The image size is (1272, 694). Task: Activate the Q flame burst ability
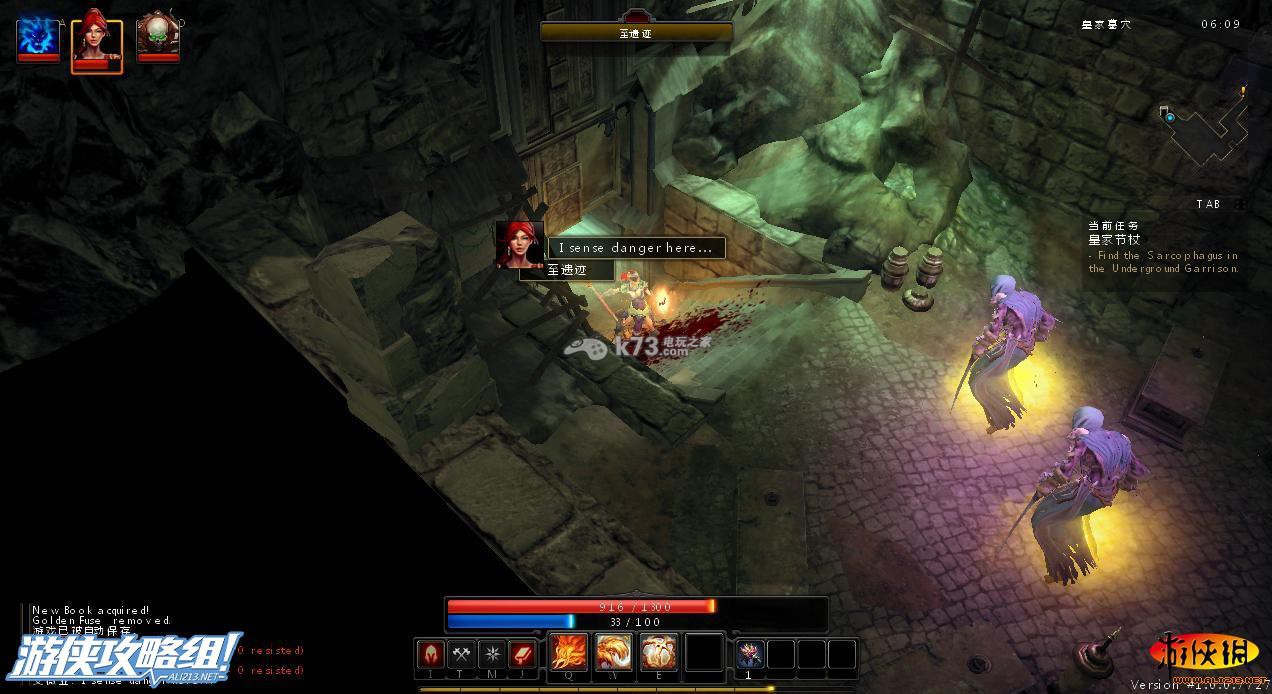pos(569,653)
